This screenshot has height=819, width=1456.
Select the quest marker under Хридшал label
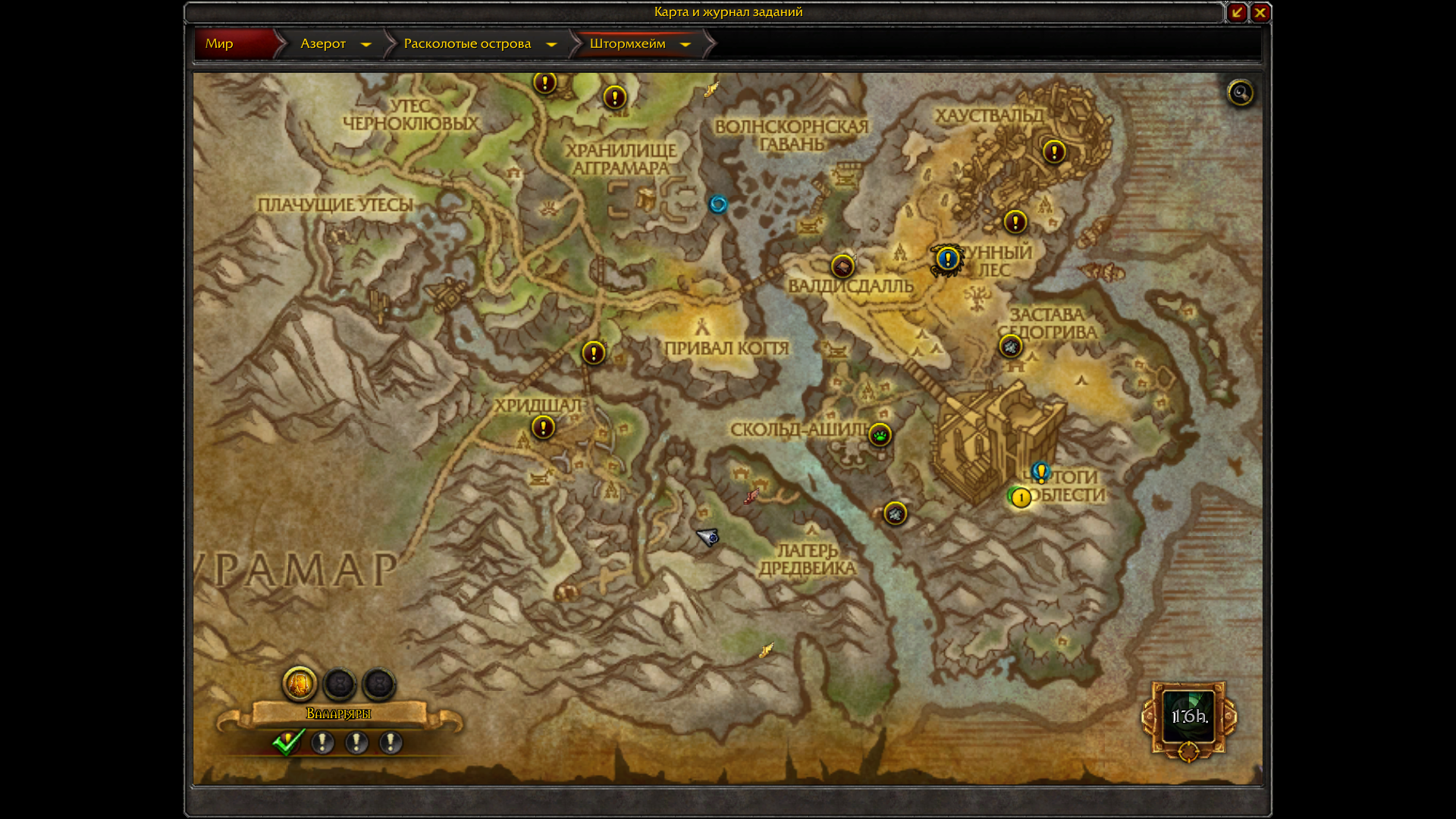(543, 428)
